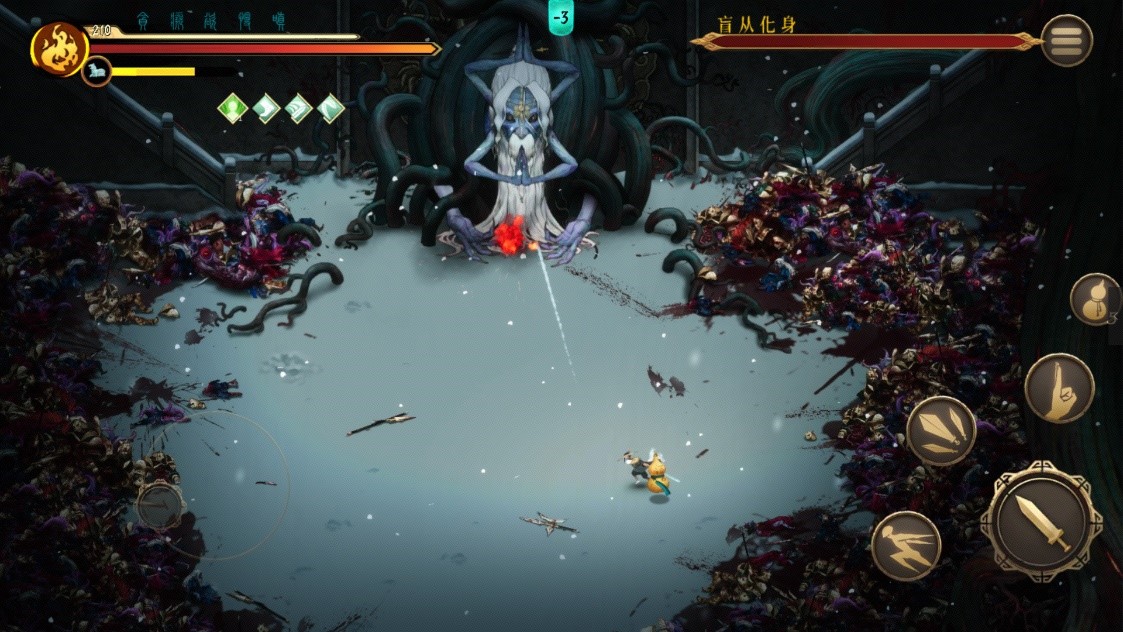Activate the hand seal skill

pyautogui.click(x=1059, y=388)
